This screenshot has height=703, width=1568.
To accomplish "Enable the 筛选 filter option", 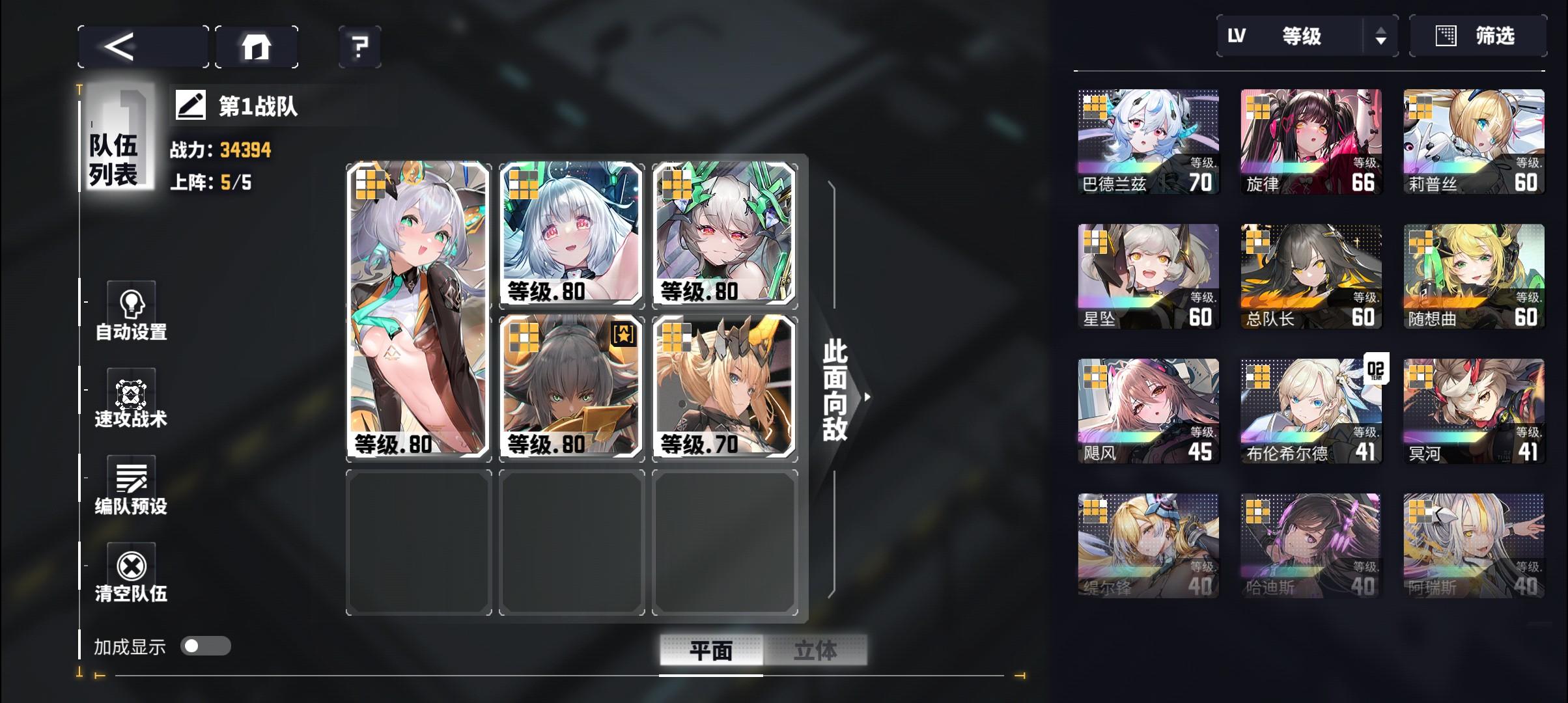I will 1478,36.
